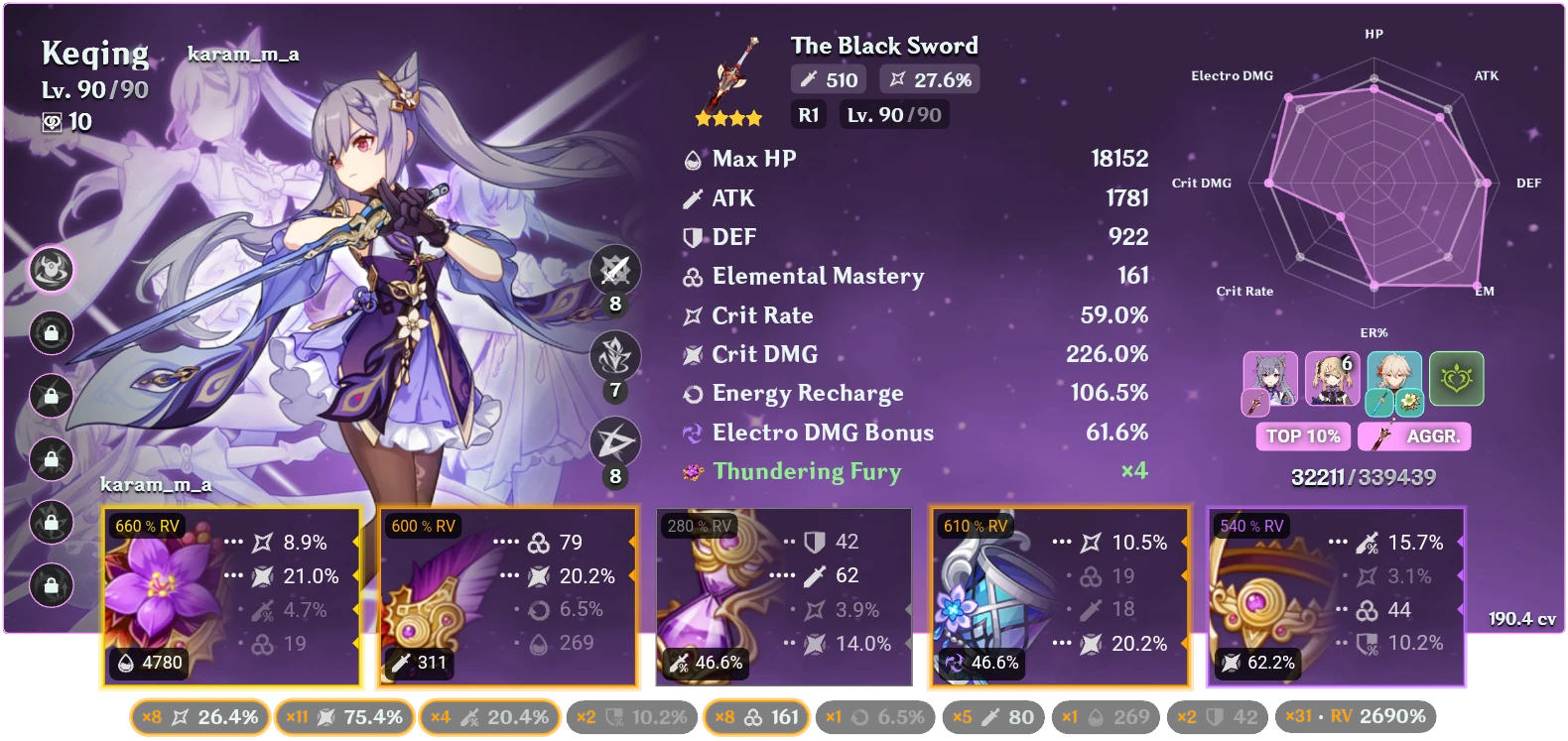
Task: Click the Plume artifact showing 311 ATK
Action: point(508,595)
